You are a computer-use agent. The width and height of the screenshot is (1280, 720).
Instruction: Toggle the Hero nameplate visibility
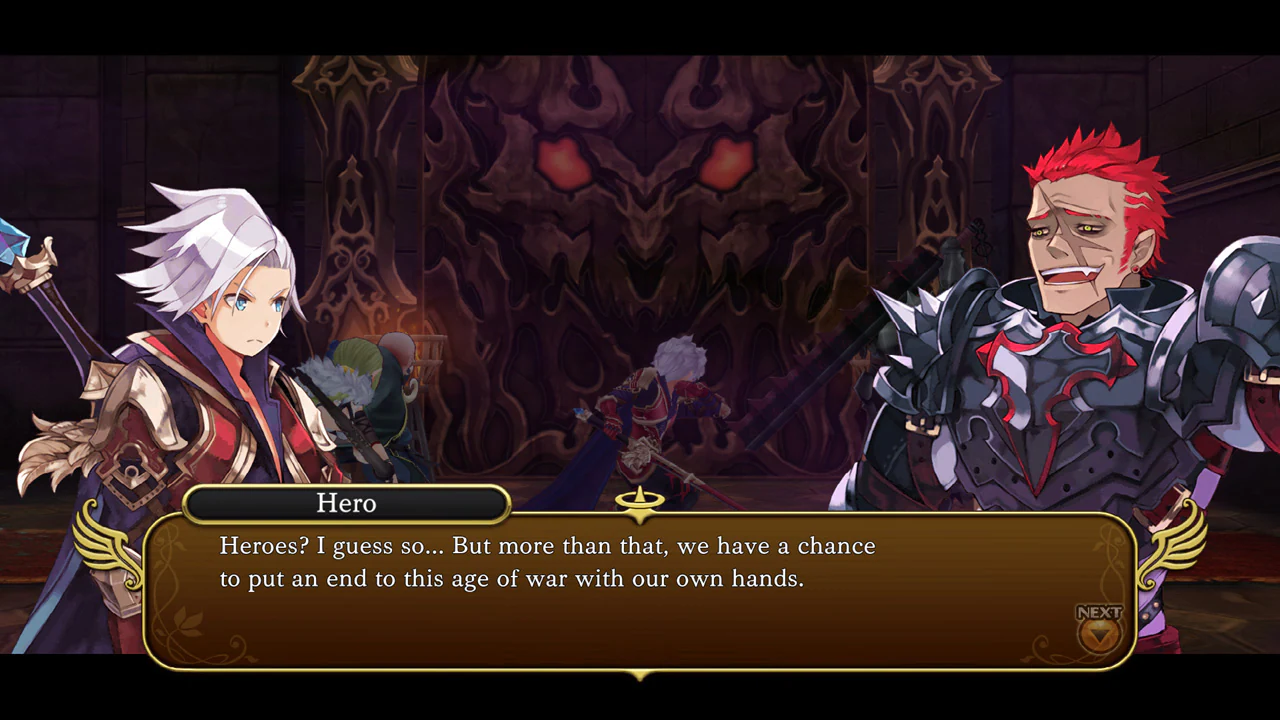[346, 503]
